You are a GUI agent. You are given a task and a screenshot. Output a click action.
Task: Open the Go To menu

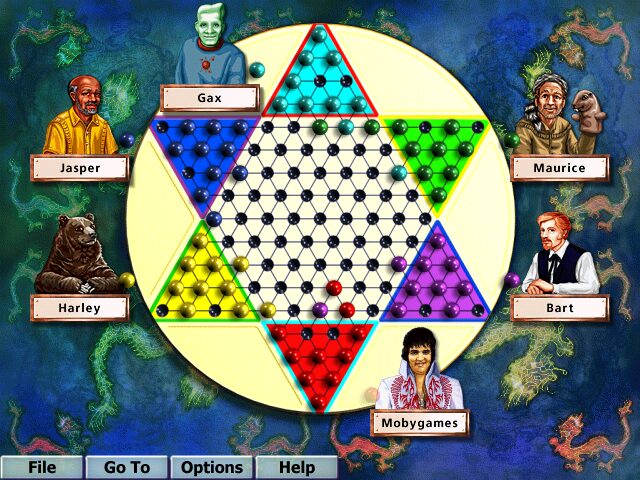(126, 467)
